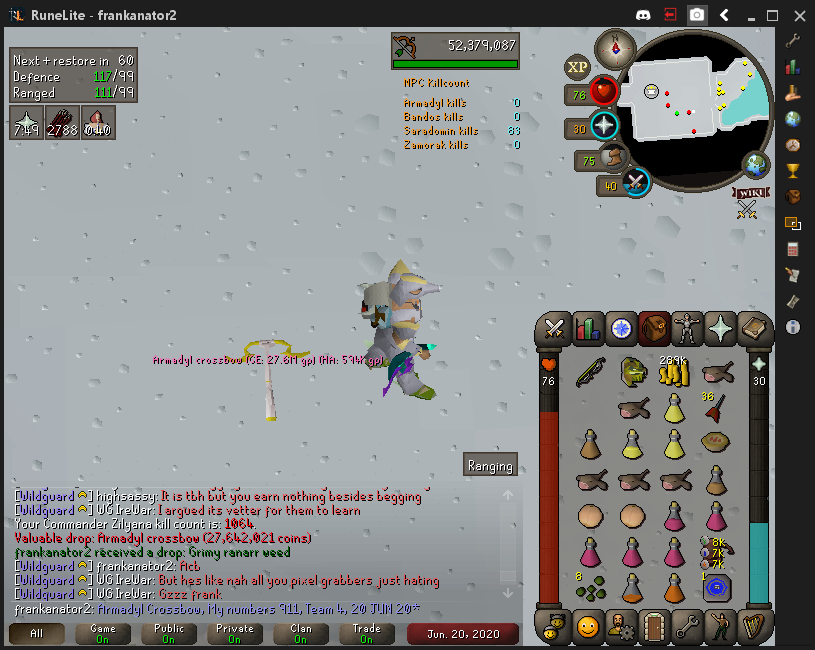The width and height of the screenshot is (815, 650).
Task: Use the special attack orb
Action: coord(634,183)
